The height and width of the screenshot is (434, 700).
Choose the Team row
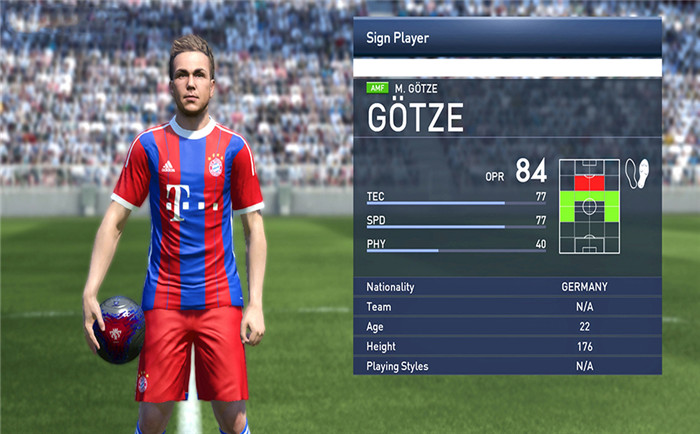click(x=507, y=307)
